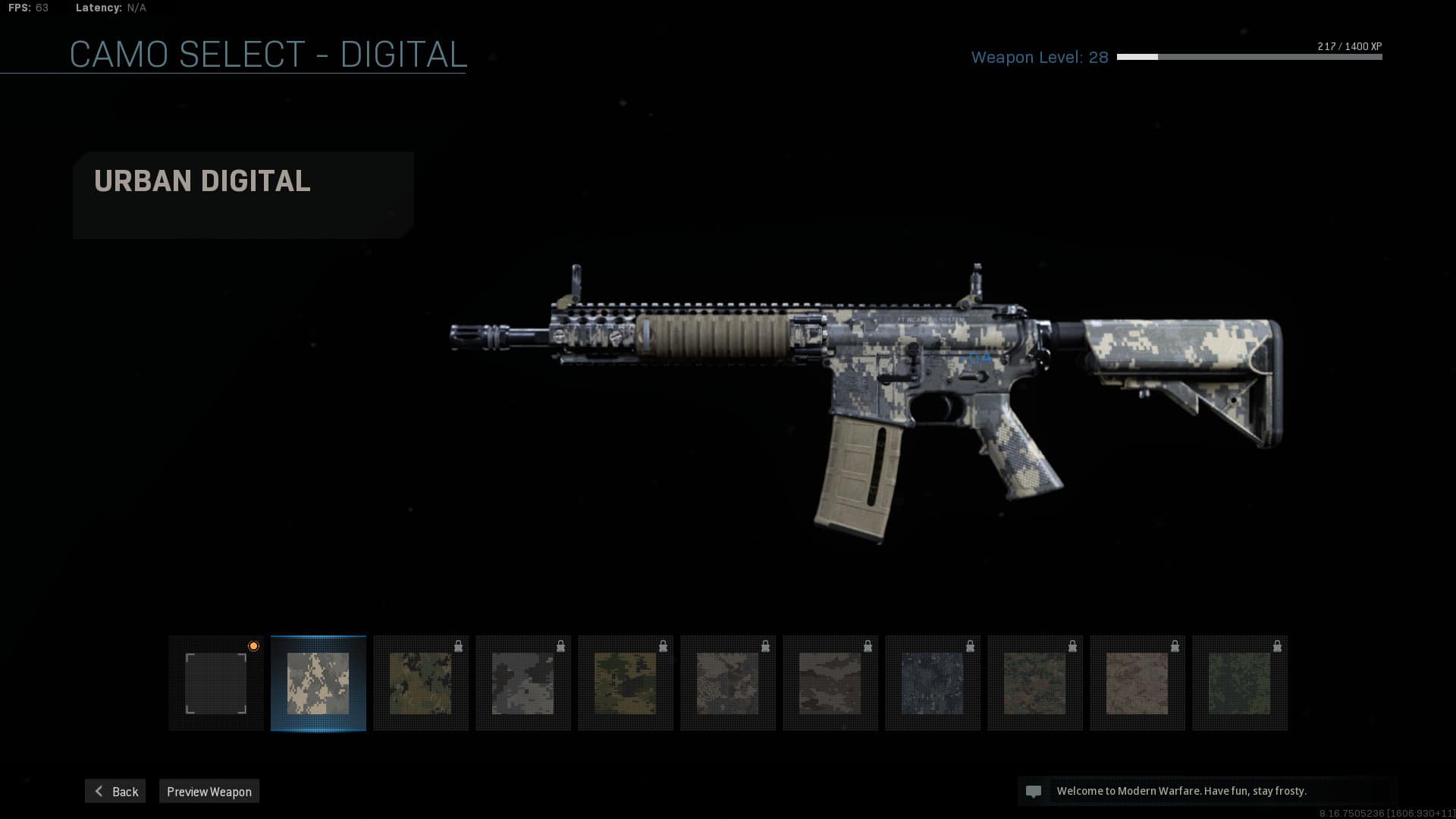Viewport: 1456px width, 819px height.
Task: Open Preview Weapon
Action: pos(209,791)
